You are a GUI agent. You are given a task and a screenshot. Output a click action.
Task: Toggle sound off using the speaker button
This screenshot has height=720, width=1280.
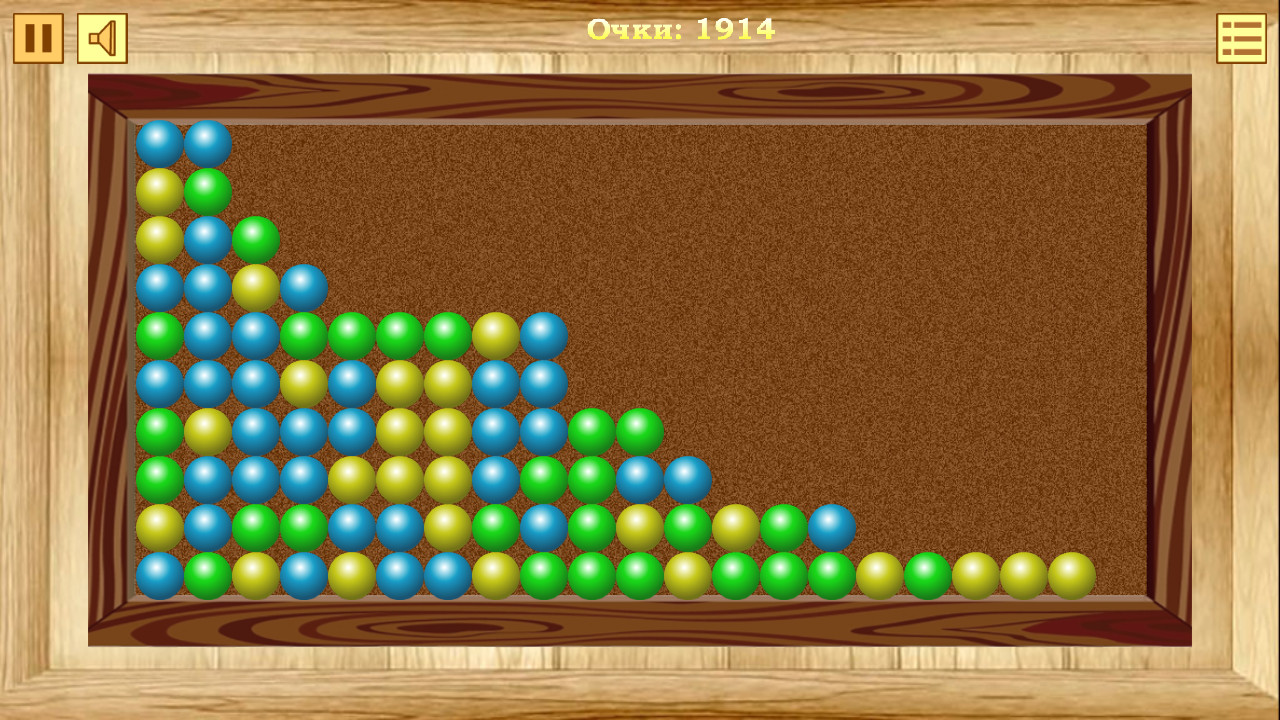101,38
